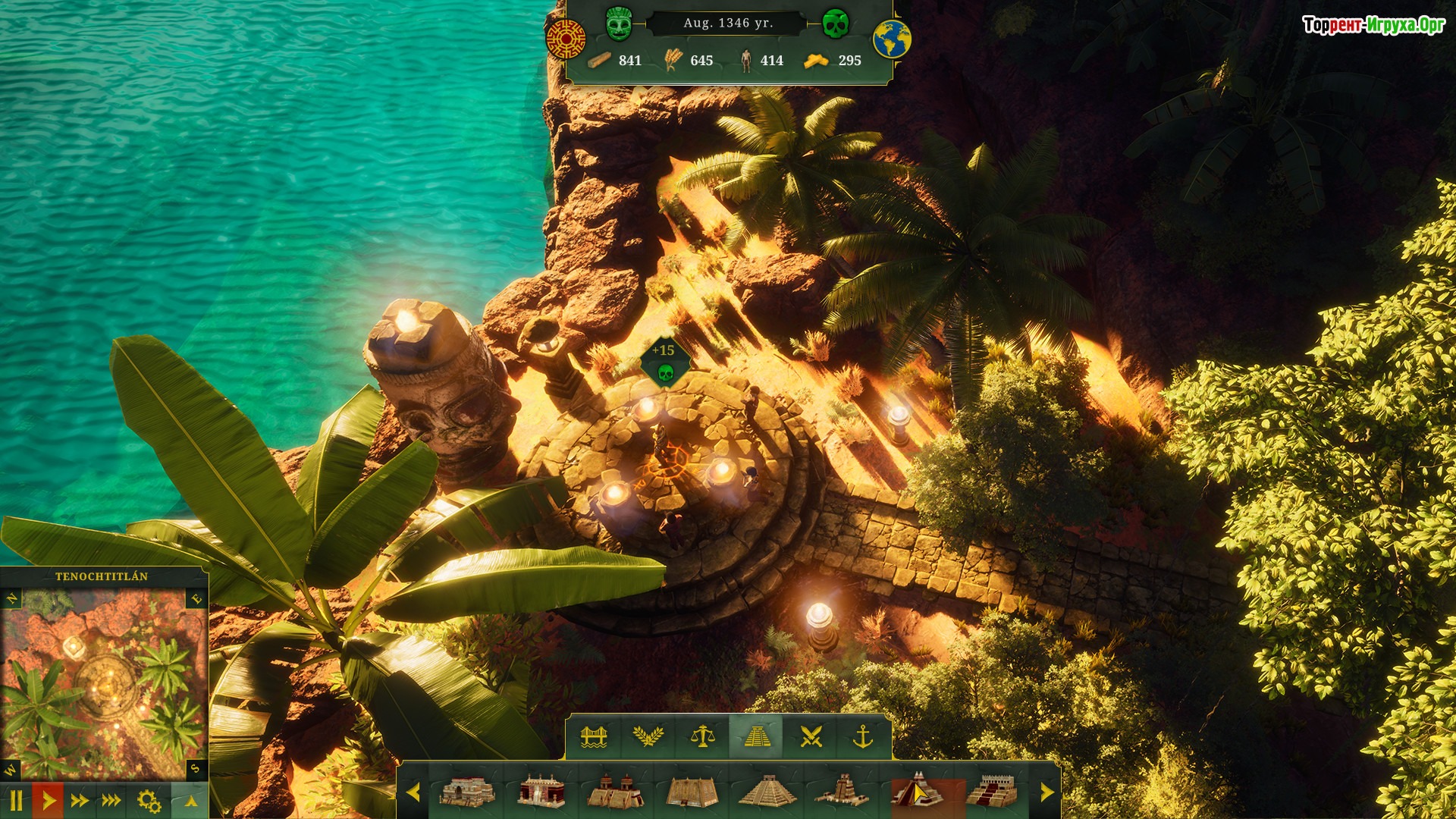This screenshot has width=1456, height=819.
Task: Switch to triple-arrow fastest game speed
Action: click(x=111, y=801)
